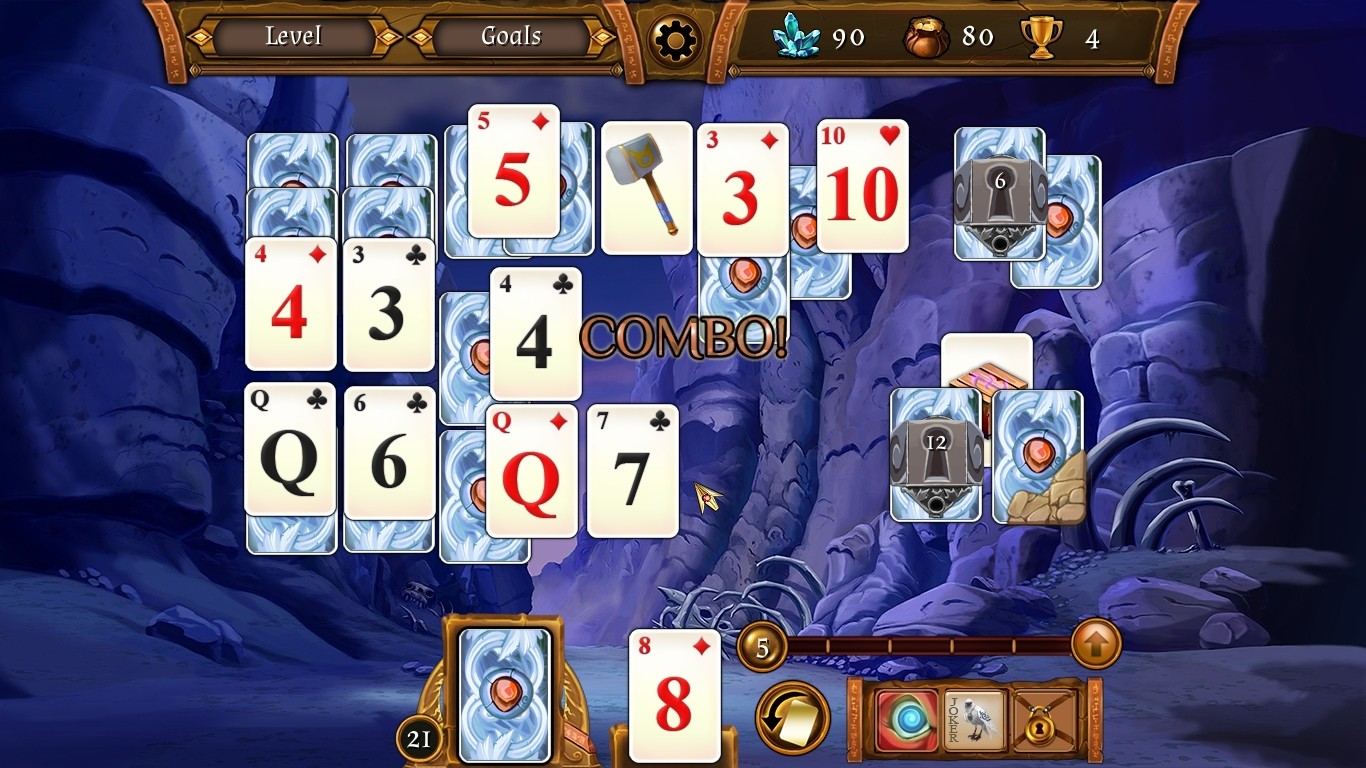Viewport: 1366px width, 768px height.
Task: Open the Goals panel
Action: pyautogui.click(x=511, y=37)
